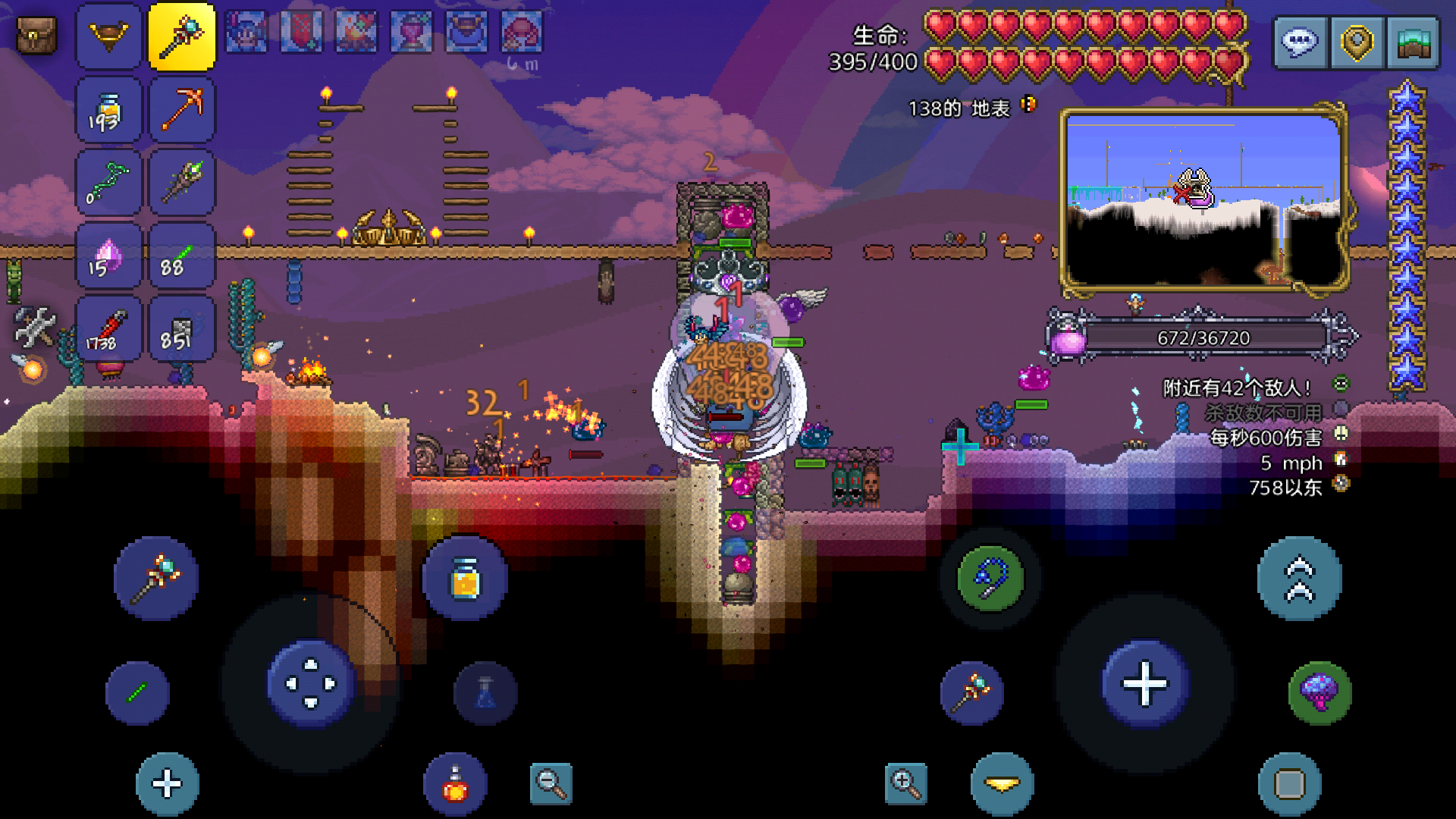
Task: Open the world map landscape button
Action: 1413,43
